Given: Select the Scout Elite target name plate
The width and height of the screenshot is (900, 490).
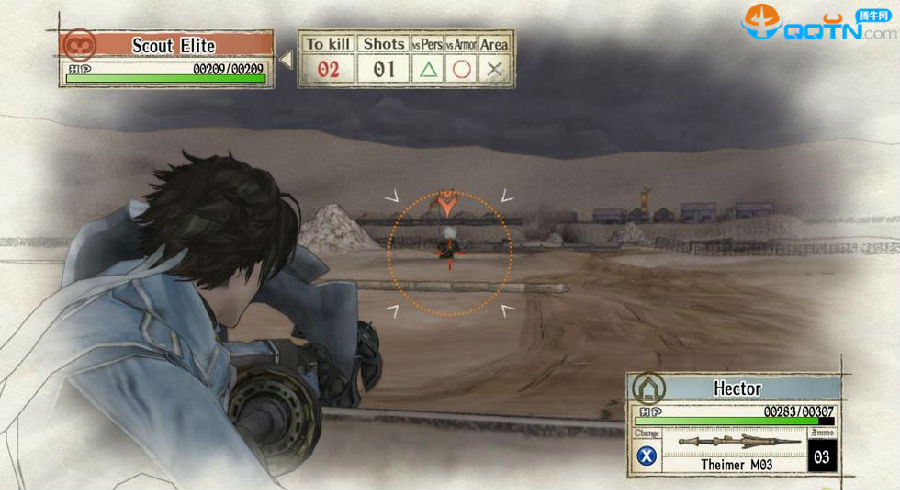Looking at the screenshot, I should [173, 45].
